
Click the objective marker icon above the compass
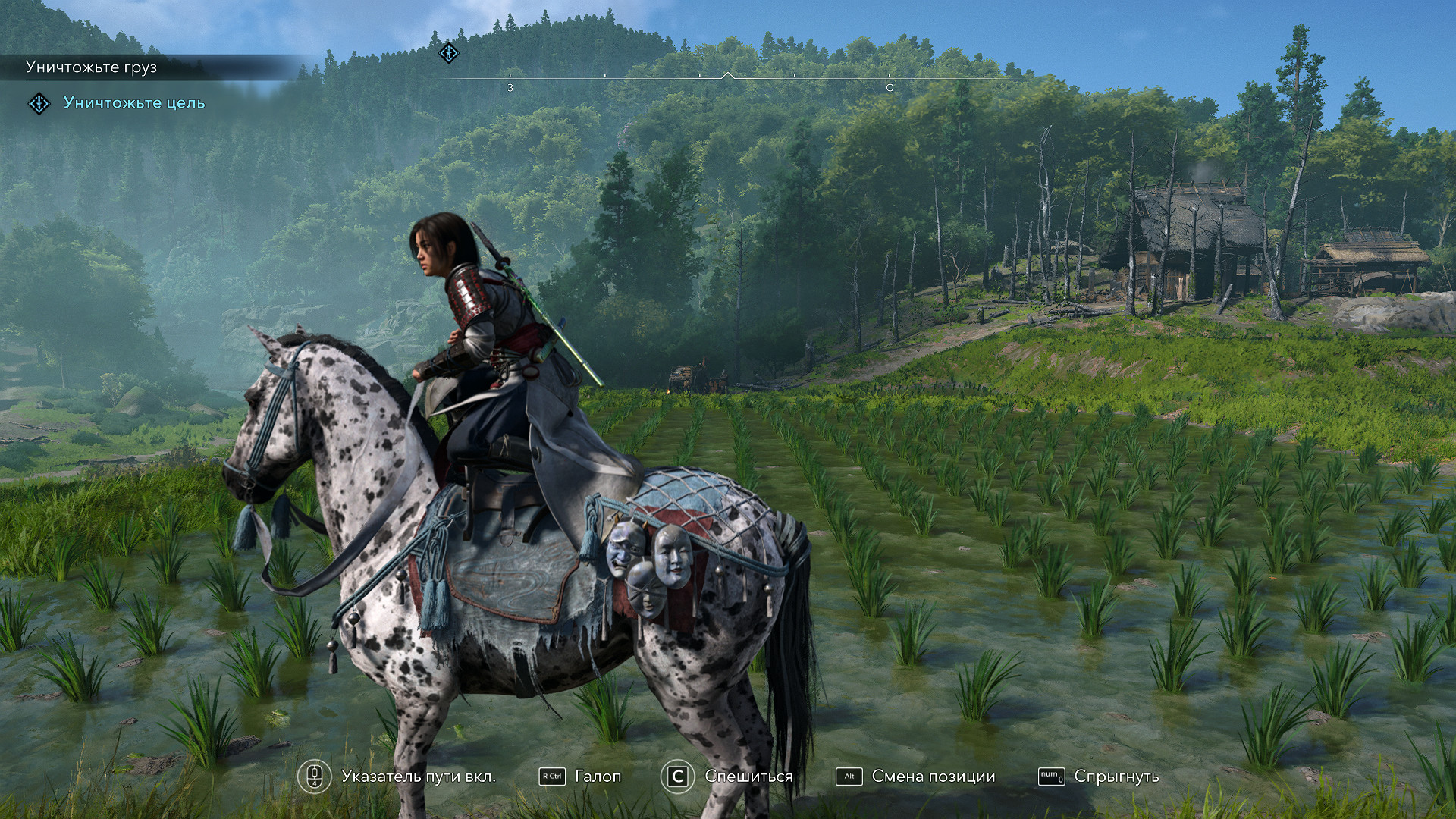(449, 53)
